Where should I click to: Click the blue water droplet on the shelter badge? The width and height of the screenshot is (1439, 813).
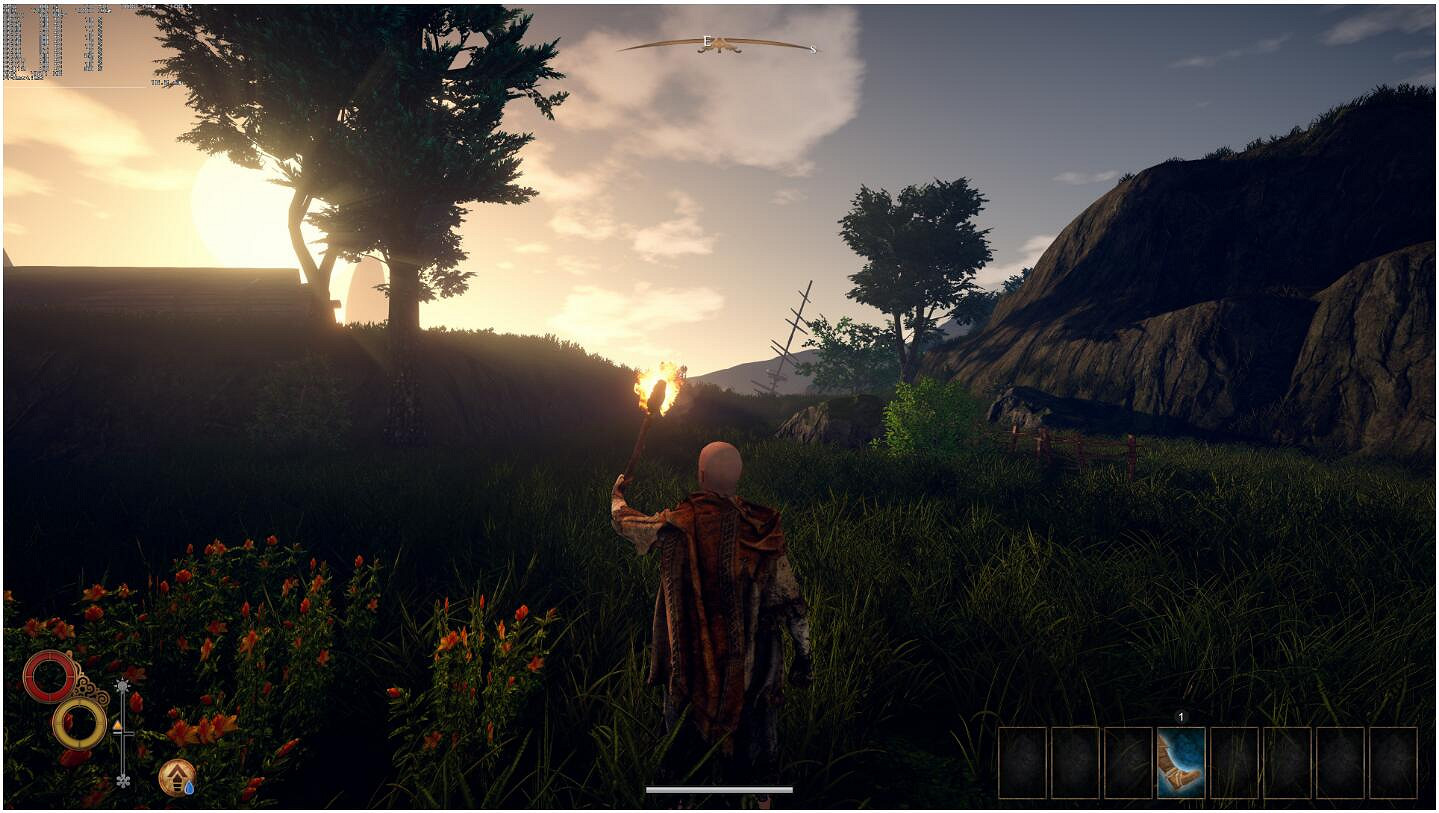[189, 787]
